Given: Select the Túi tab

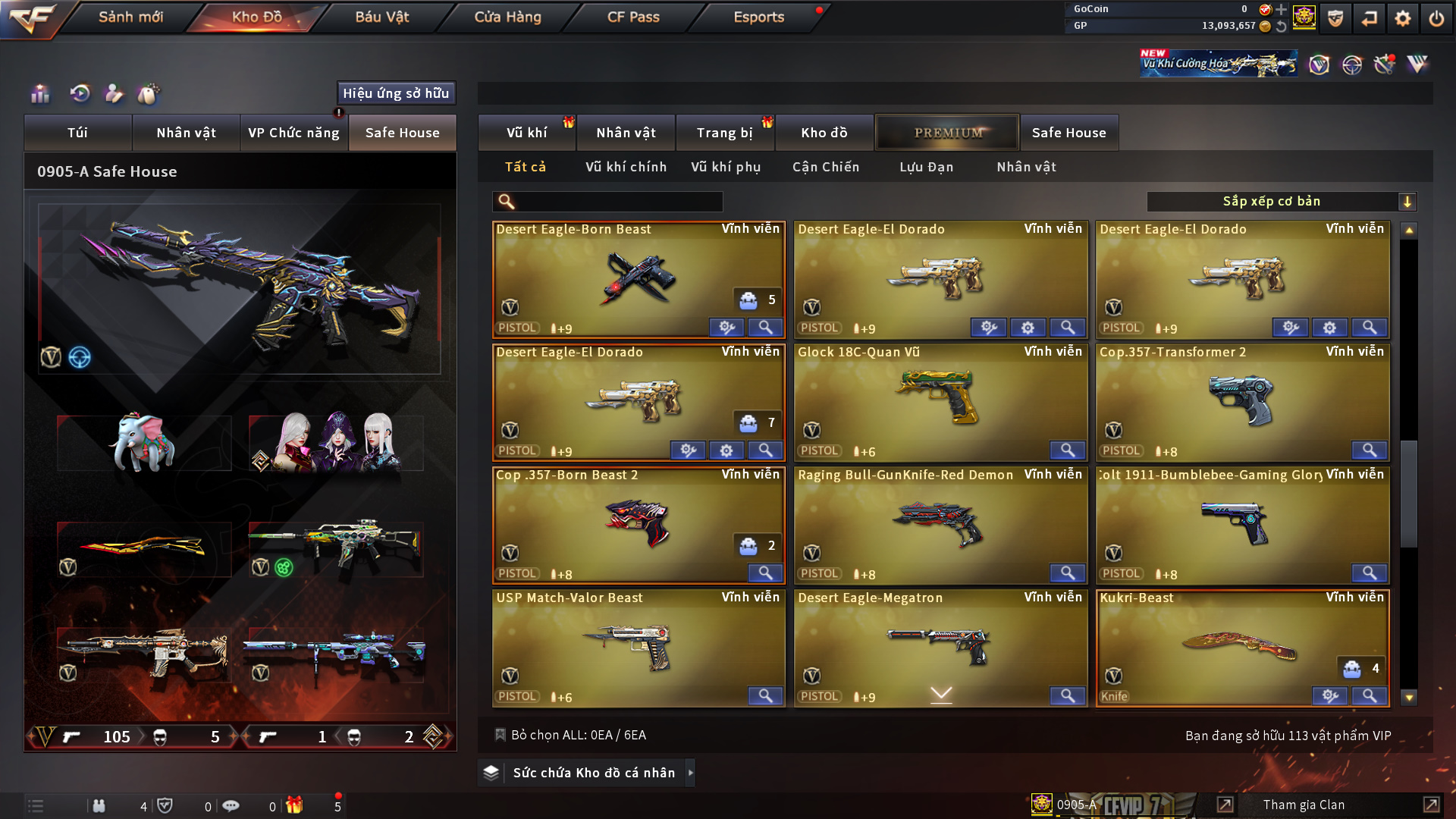Looking at the screenshot, I should 77,133.
